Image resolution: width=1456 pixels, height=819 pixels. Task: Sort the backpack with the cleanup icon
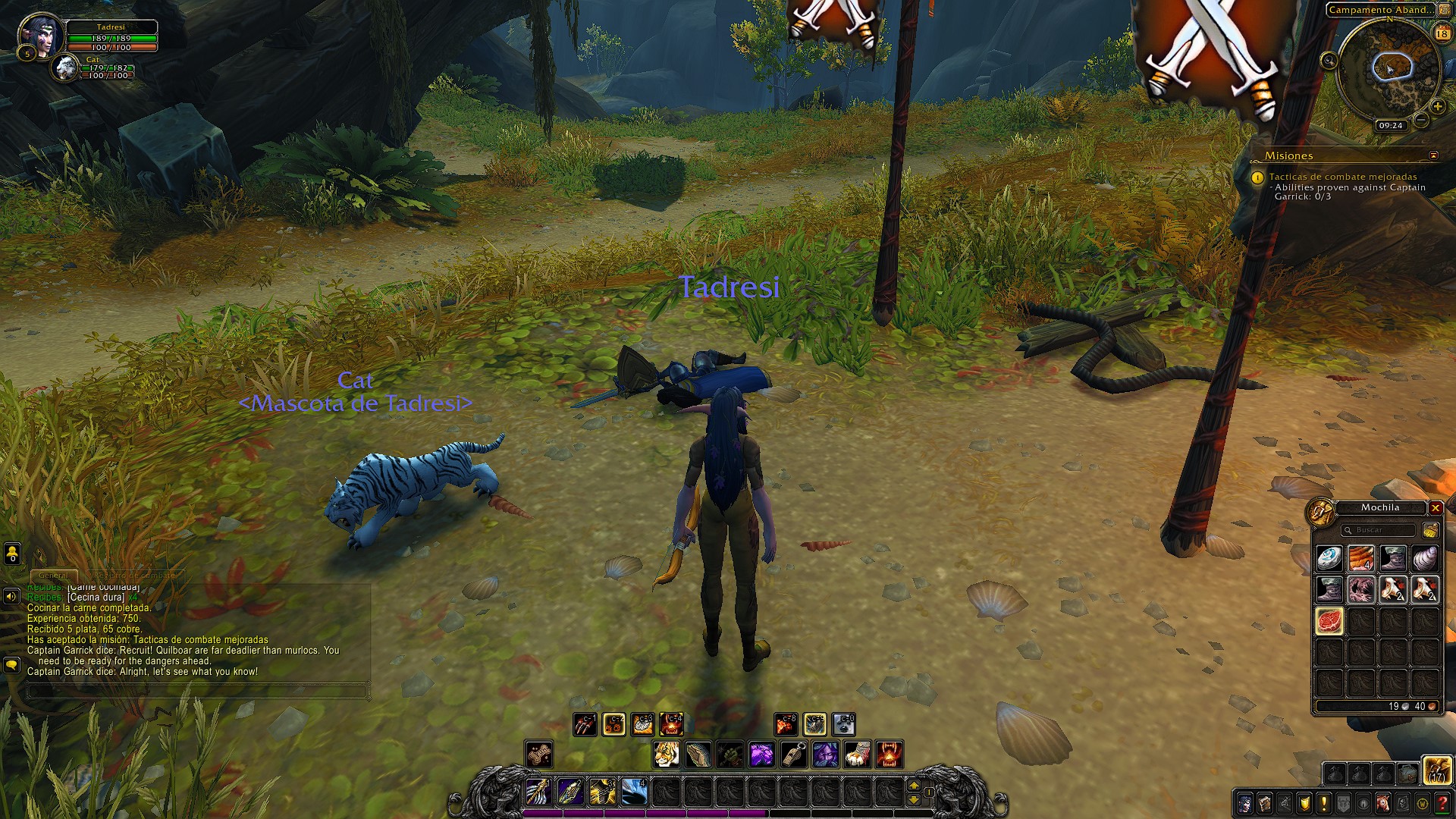point(1430,531)
